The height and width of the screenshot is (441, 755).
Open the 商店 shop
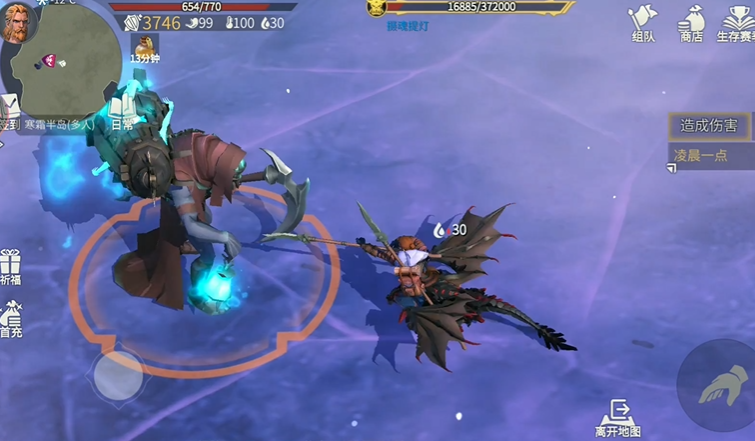(x=691, y=22)
